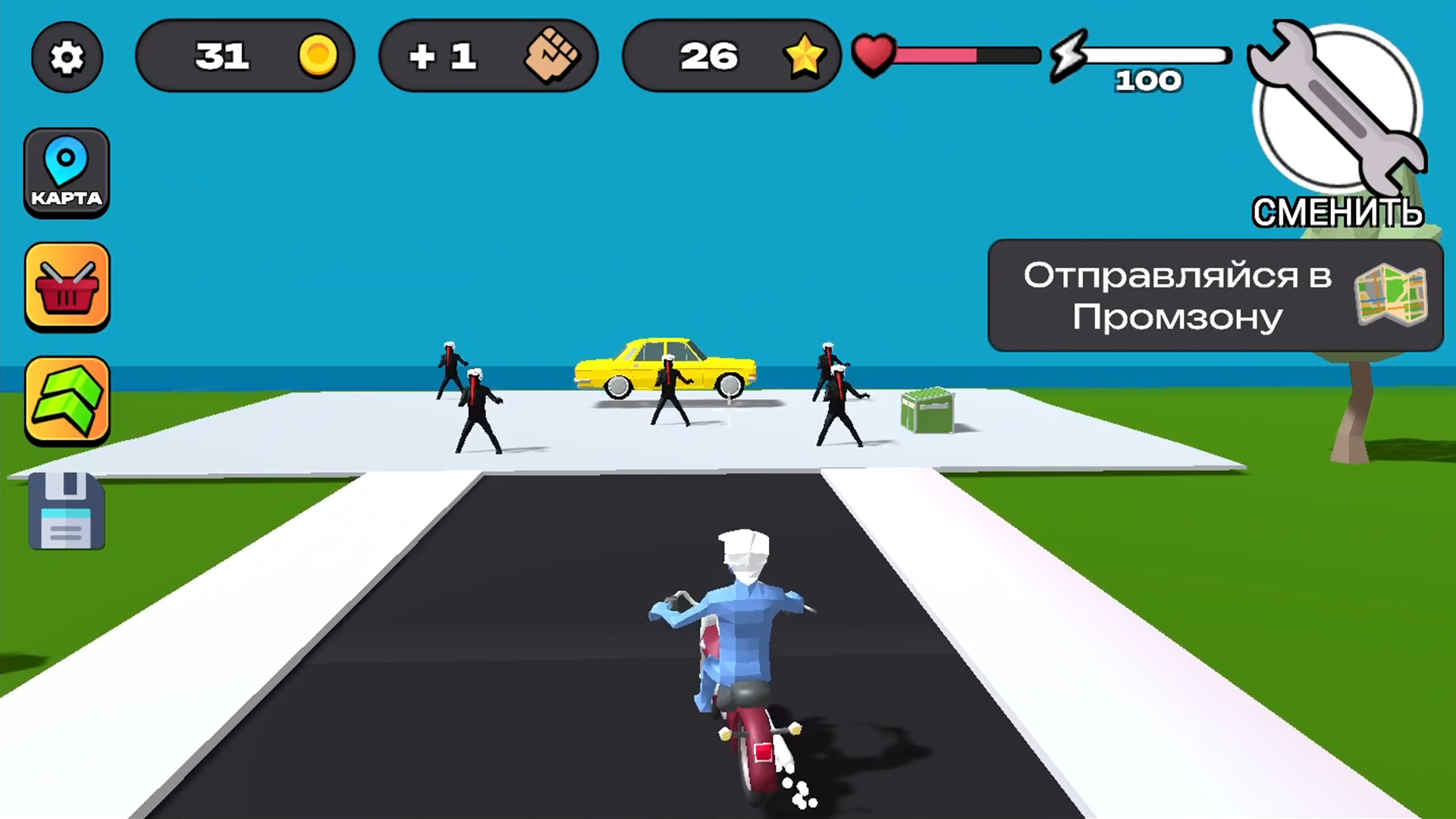
Task: Tap the green supply crate
Action: [927, 409]
